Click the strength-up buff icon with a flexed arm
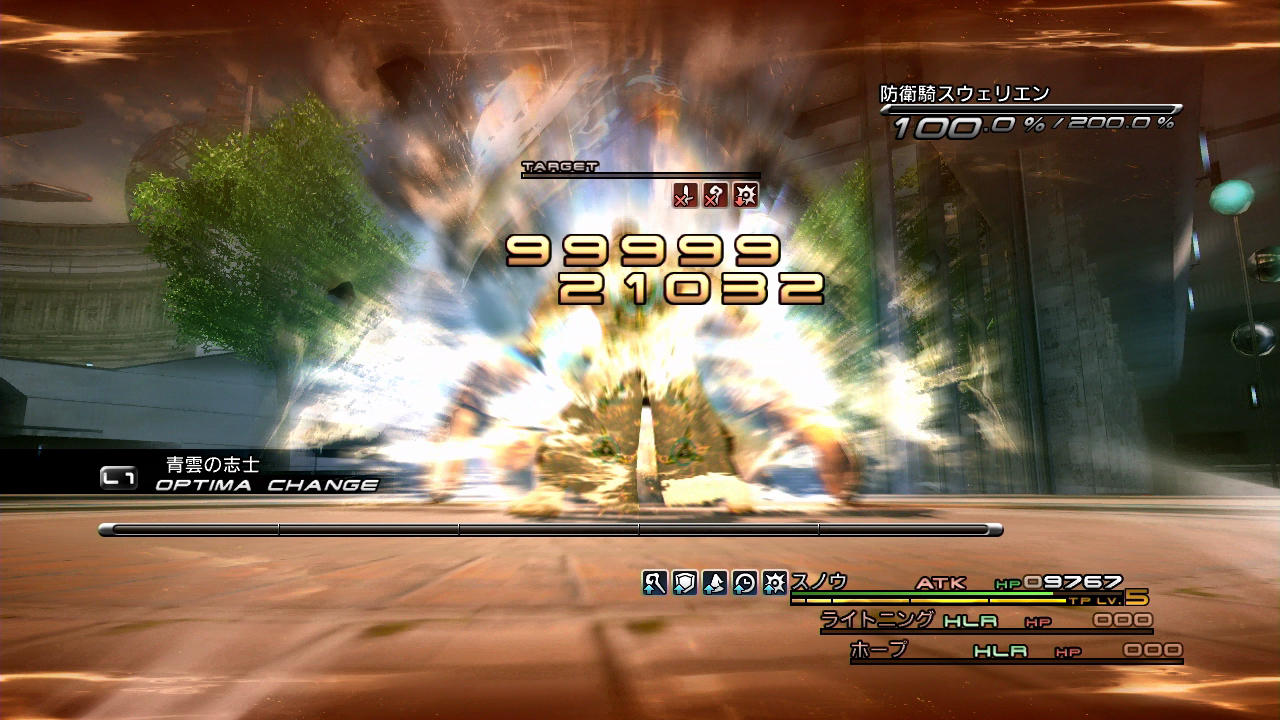The width and height of the screenshot is (1280, 720). pyautogui.click(x=655, y=582)
